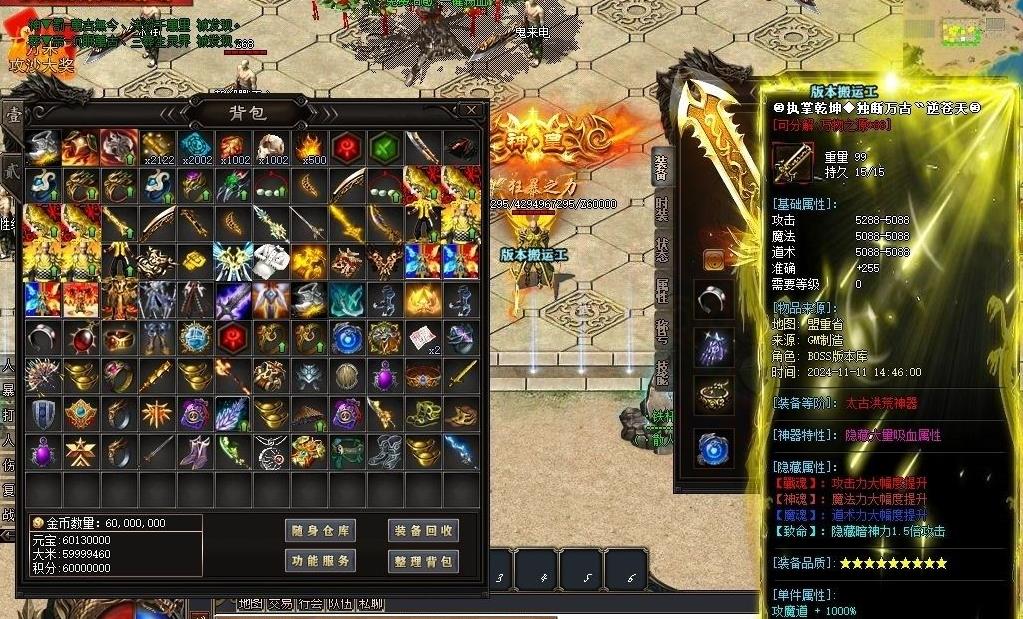
Task: Select the green cross item in the bag
Action: (x=385, y=147)
